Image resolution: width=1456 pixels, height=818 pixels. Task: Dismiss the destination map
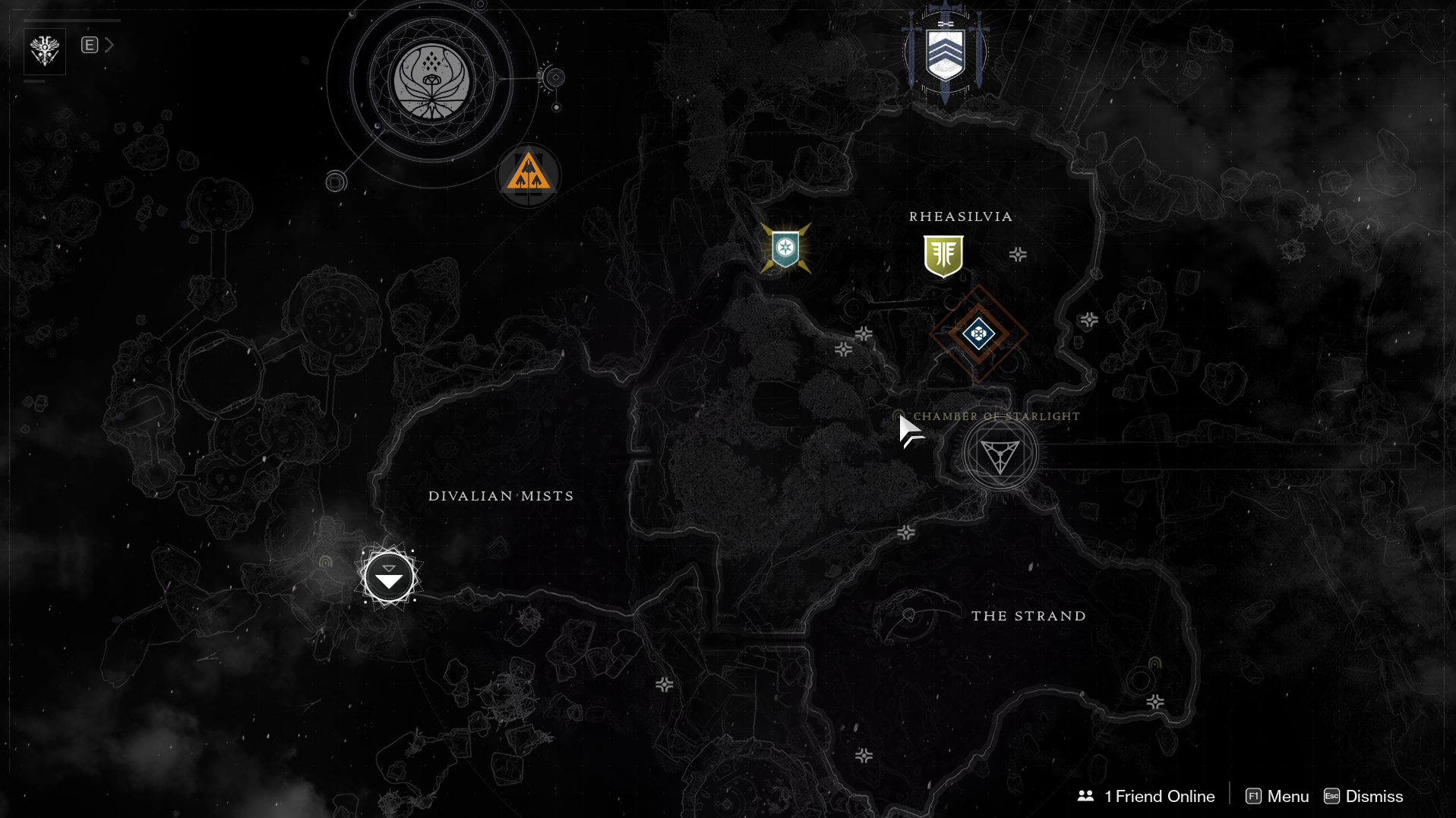[1364, 796]
